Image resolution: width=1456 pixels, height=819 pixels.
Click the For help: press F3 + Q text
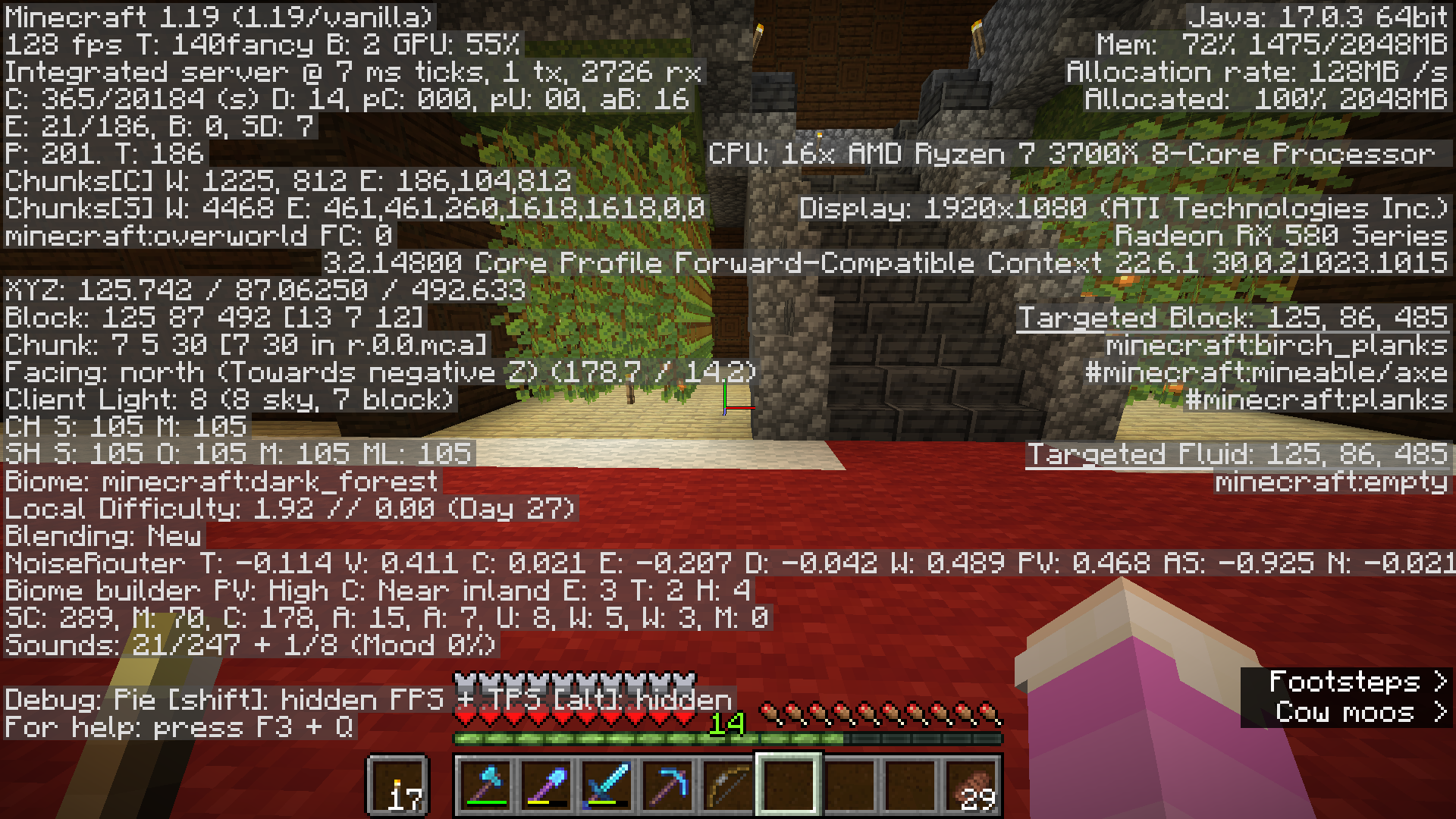(182, 726)
